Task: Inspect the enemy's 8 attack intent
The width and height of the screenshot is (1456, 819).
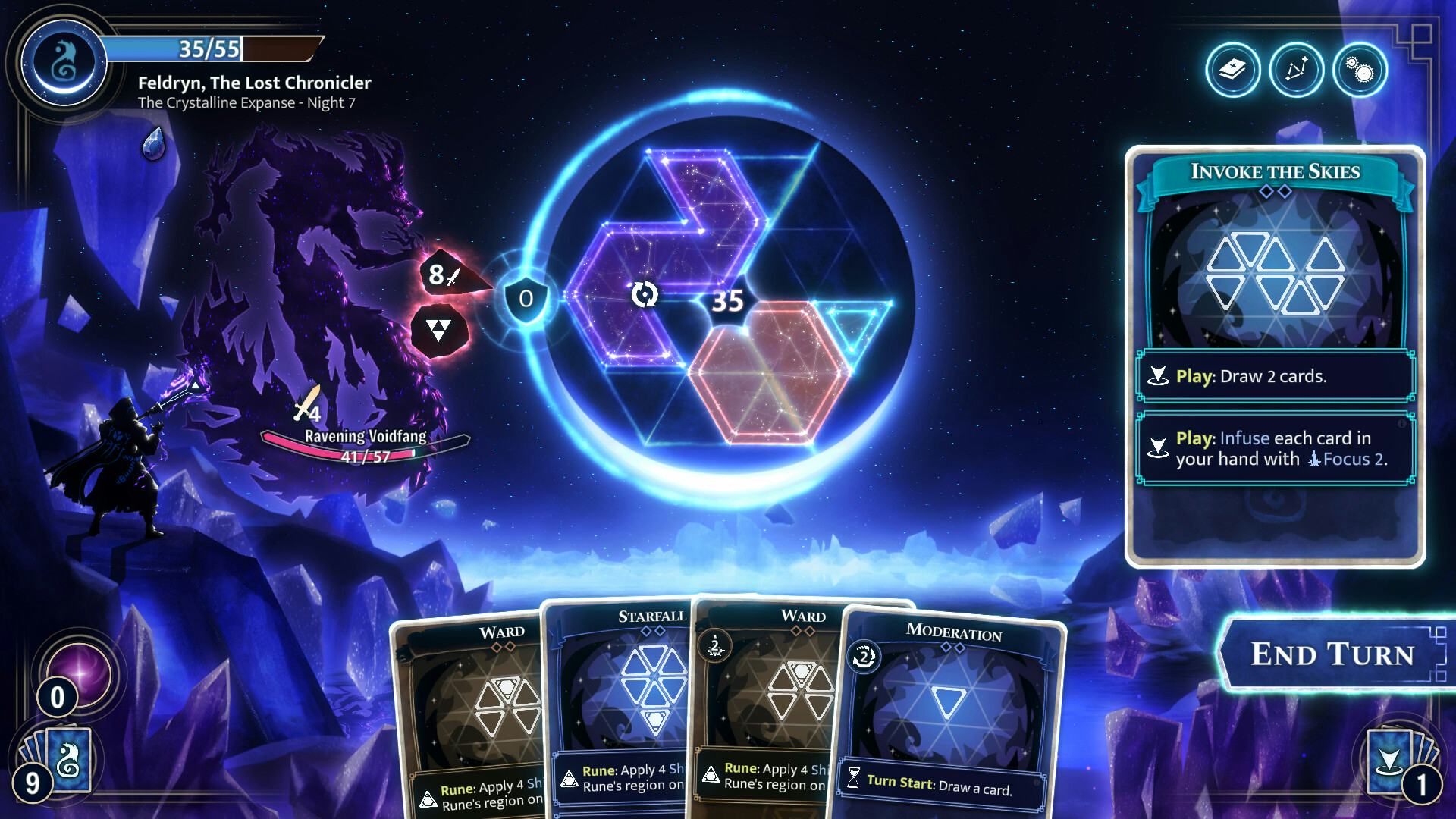Action: [x=444, y=275]
